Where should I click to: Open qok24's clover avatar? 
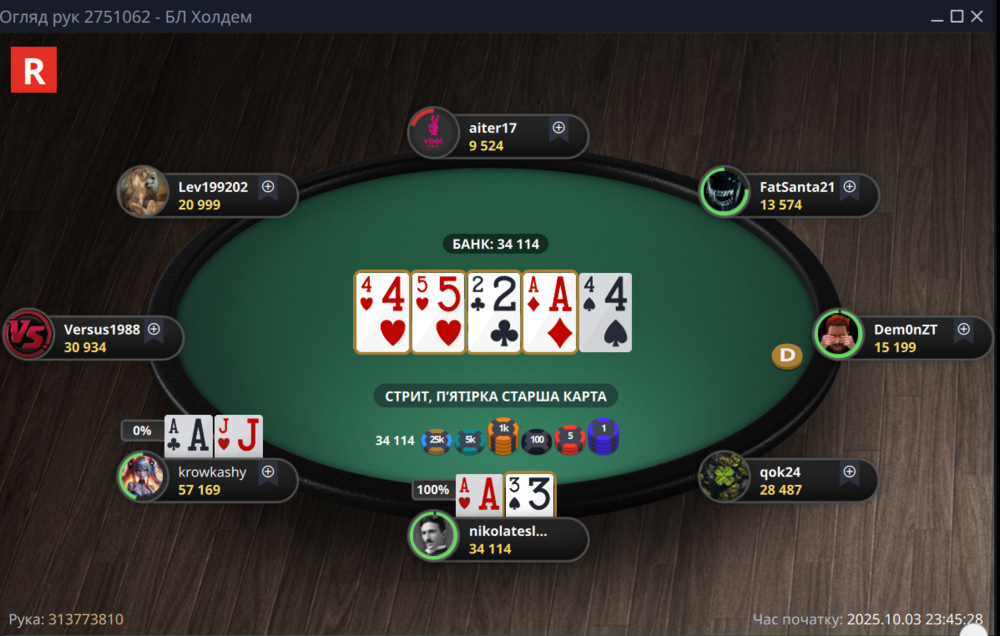723,478
